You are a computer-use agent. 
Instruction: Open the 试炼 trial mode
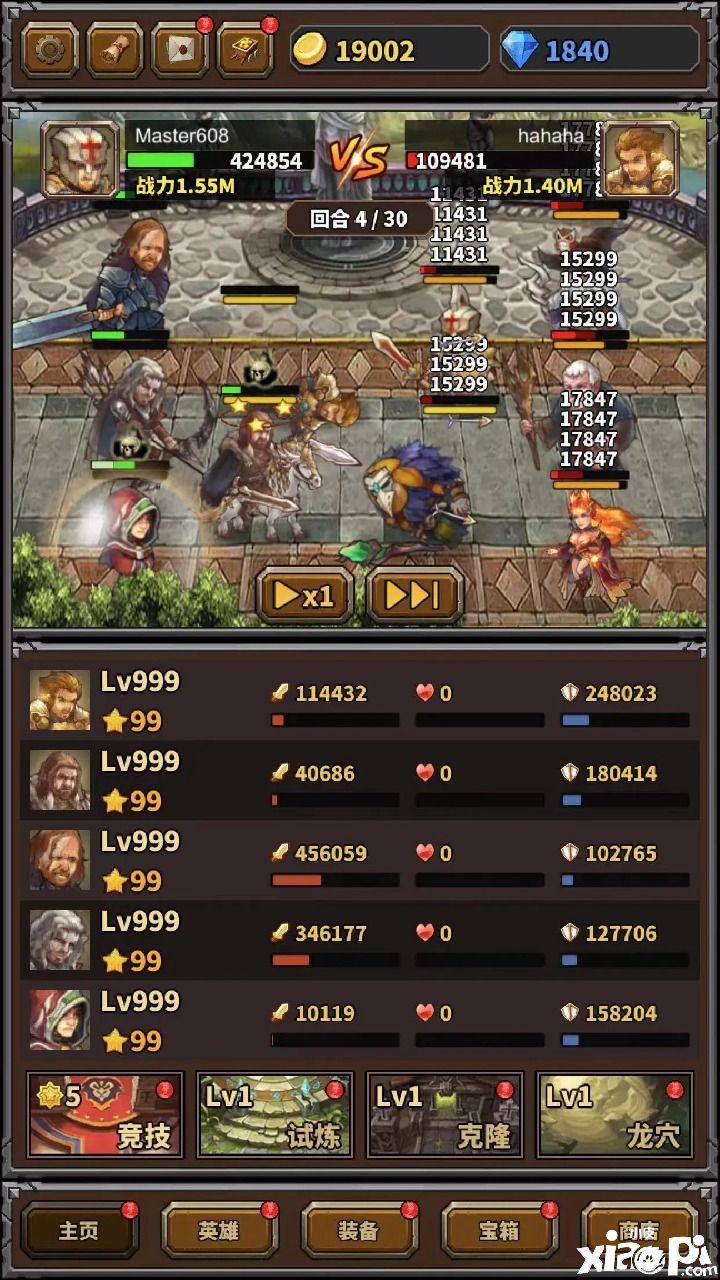tap(275, 1115)
